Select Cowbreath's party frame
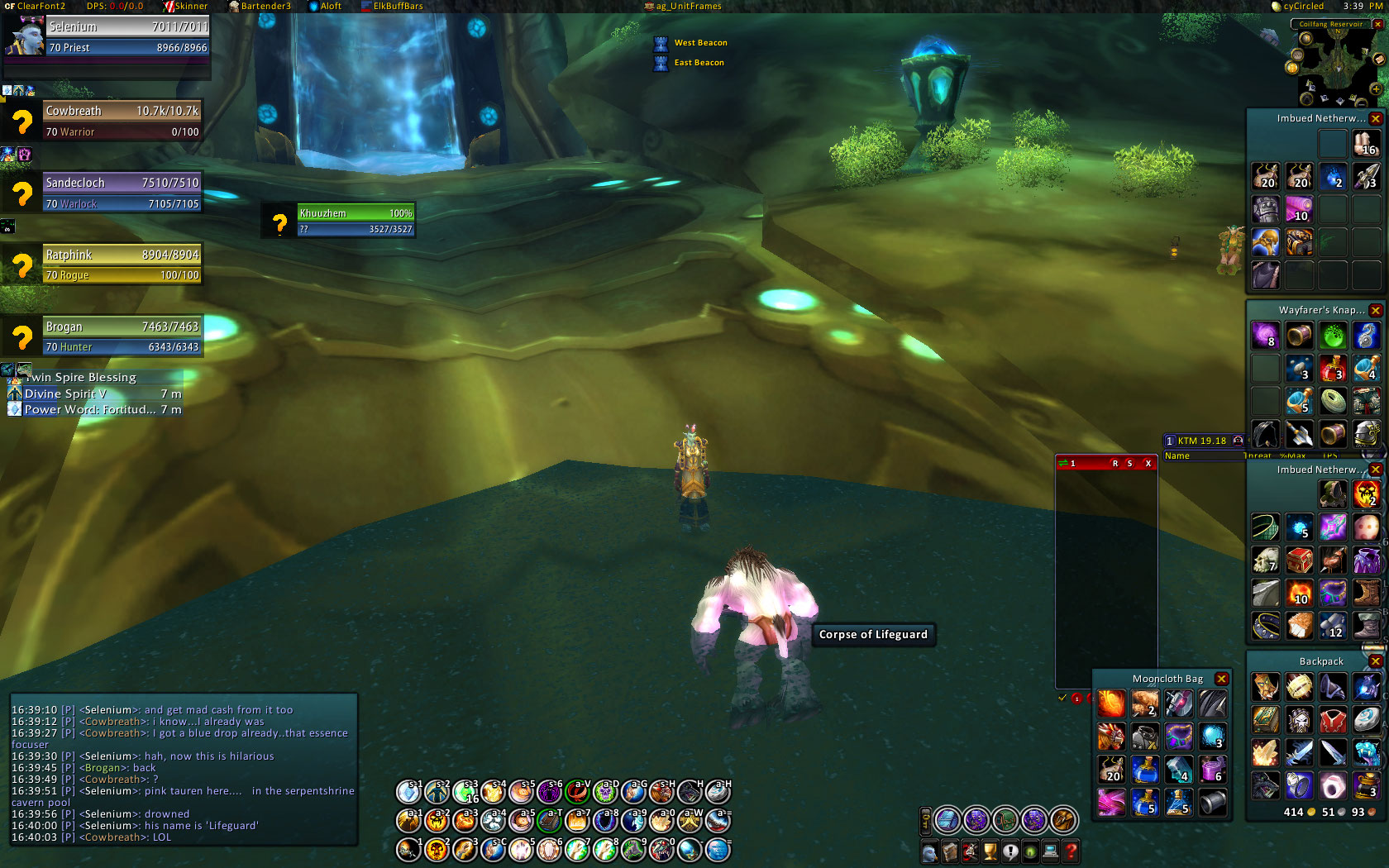The height and width of the screenshot is (868, 1389). pyautogui.click(x=122, y=121)
